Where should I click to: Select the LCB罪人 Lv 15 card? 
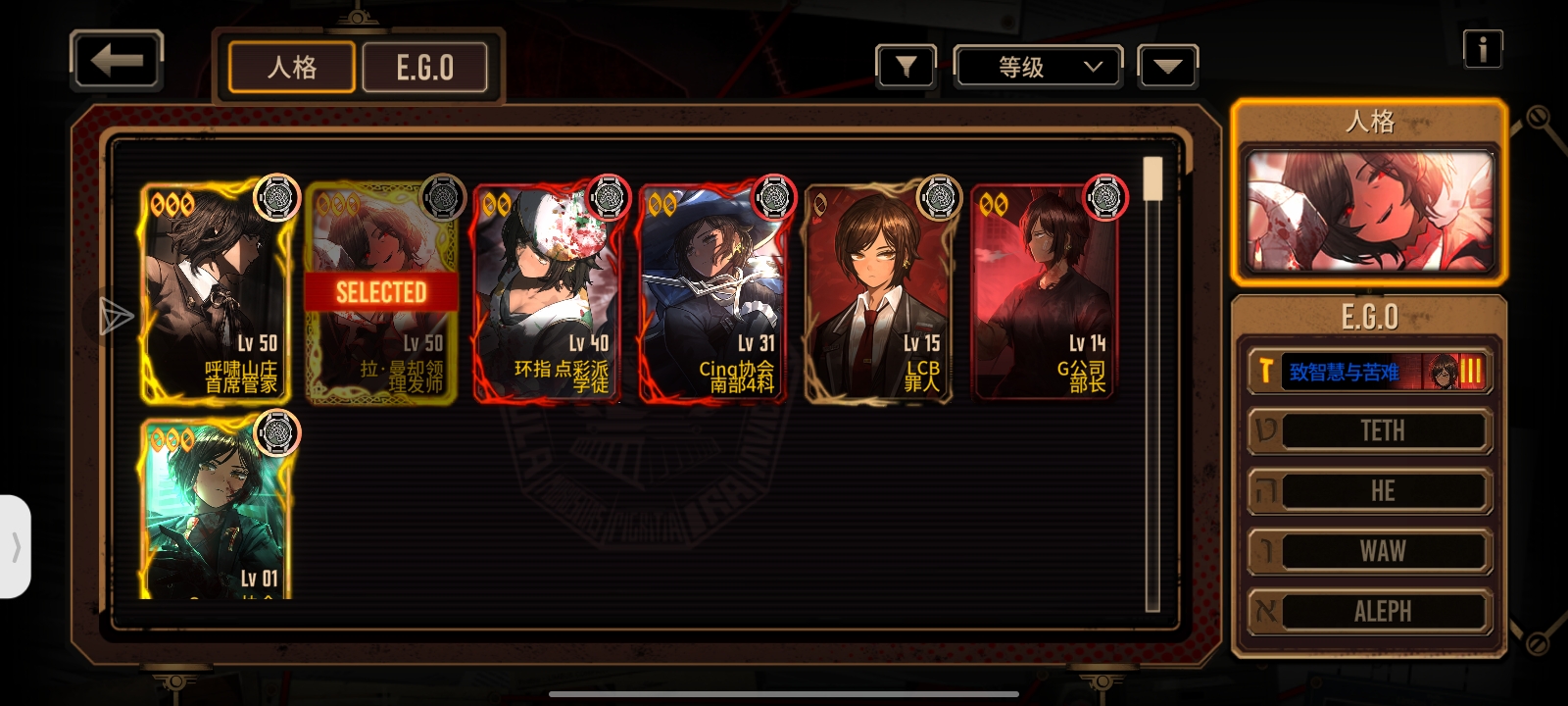(x=878, y=293)
